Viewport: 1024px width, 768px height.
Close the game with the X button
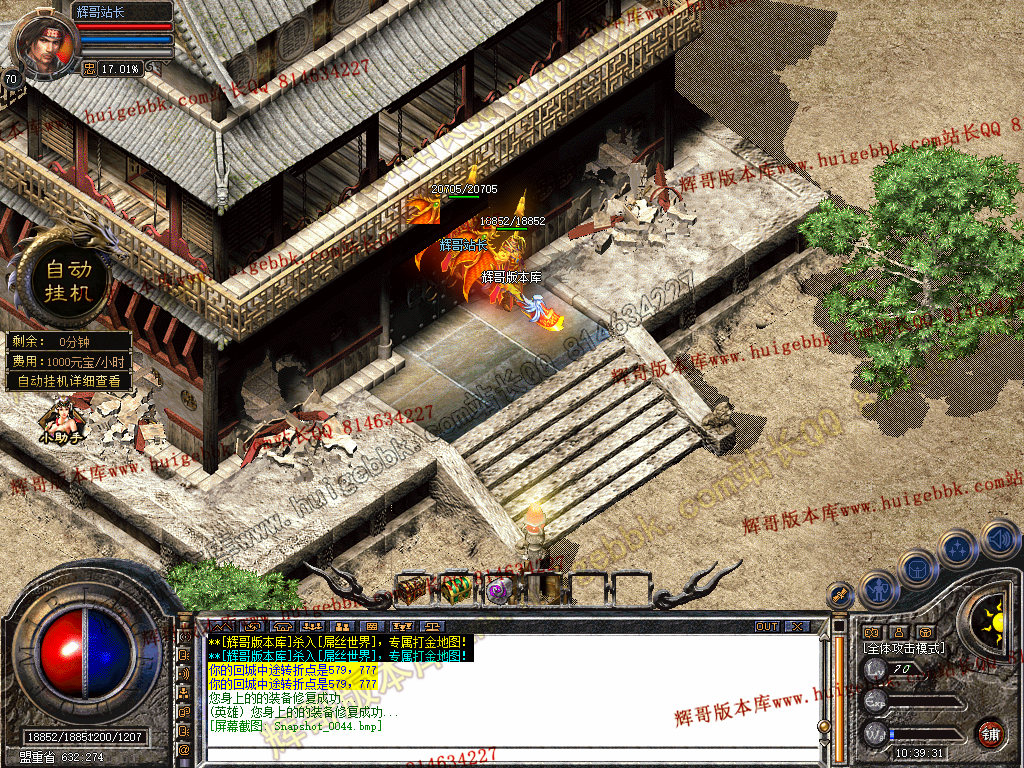(x=796, y=626)
